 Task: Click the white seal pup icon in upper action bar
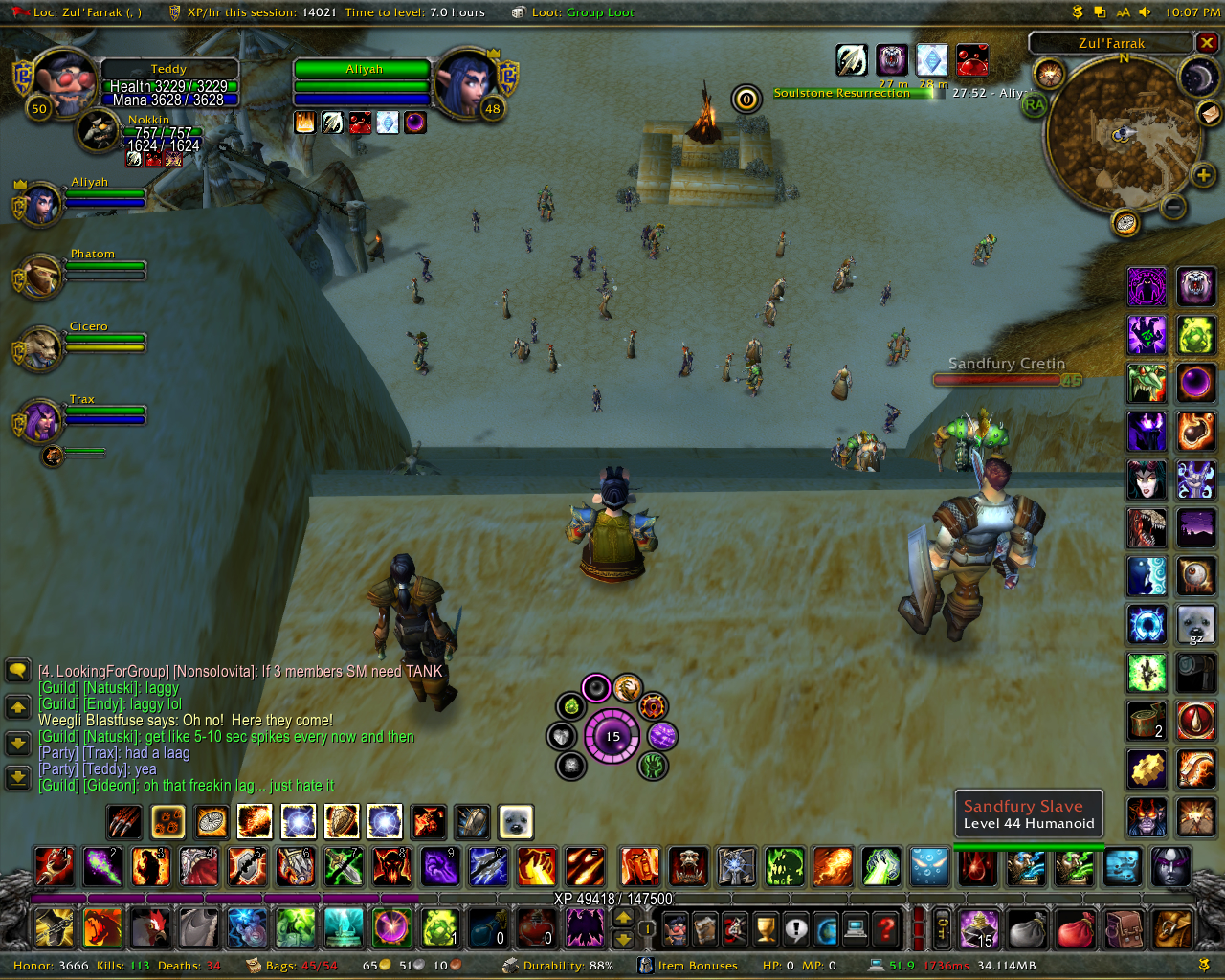tap(516, 821)
